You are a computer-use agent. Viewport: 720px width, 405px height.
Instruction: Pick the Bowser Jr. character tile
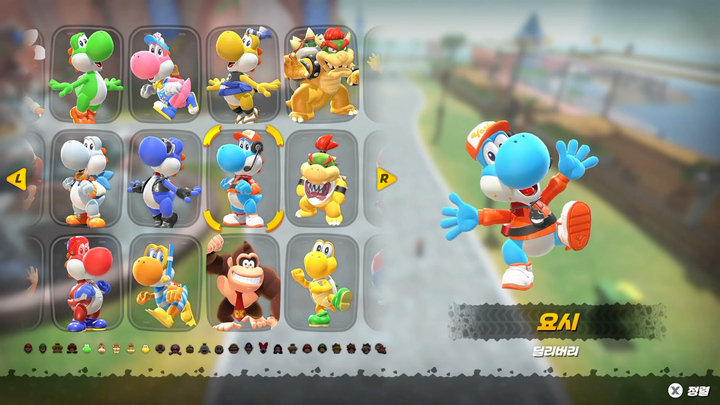click(x=322, y=178)
